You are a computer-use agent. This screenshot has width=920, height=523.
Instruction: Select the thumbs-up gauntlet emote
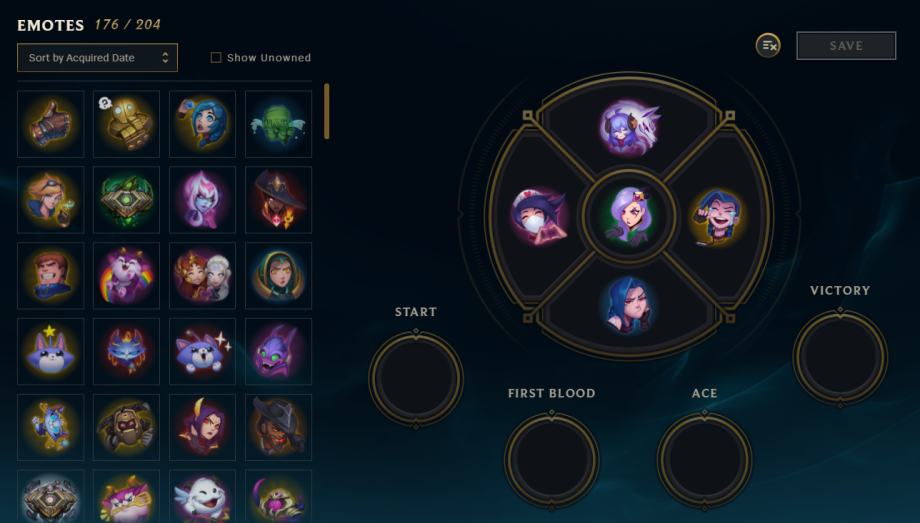point(51,124)
